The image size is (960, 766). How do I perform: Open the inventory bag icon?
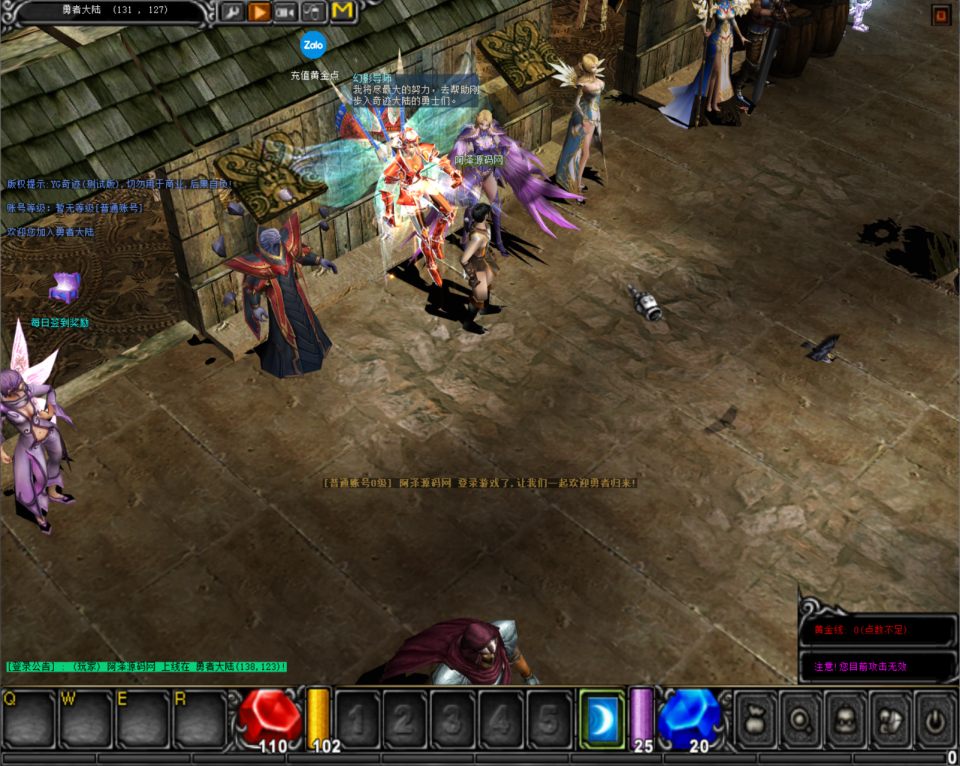(756, 719)
